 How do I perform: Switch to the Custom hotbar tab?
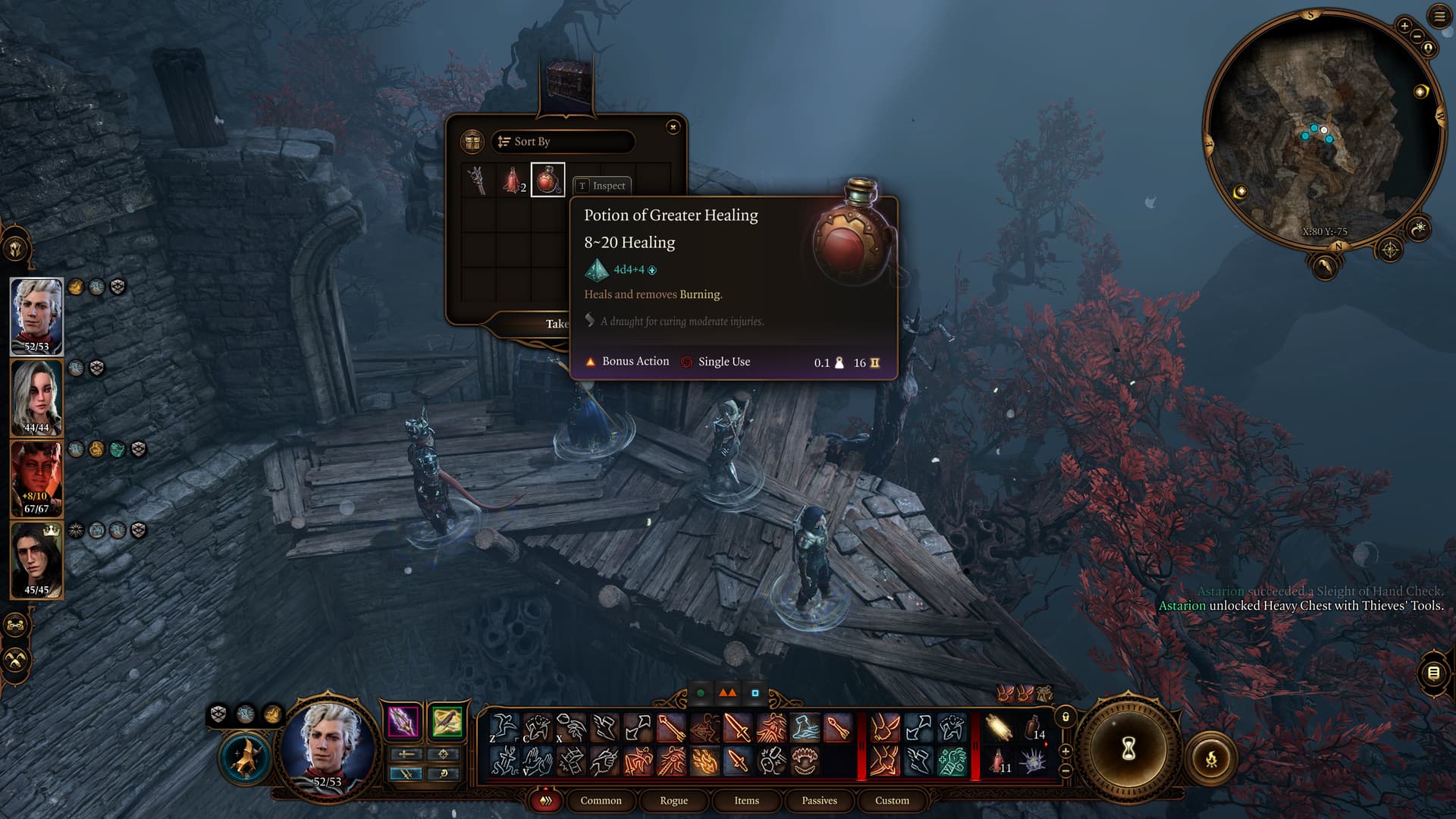click(x=892, y=801)
